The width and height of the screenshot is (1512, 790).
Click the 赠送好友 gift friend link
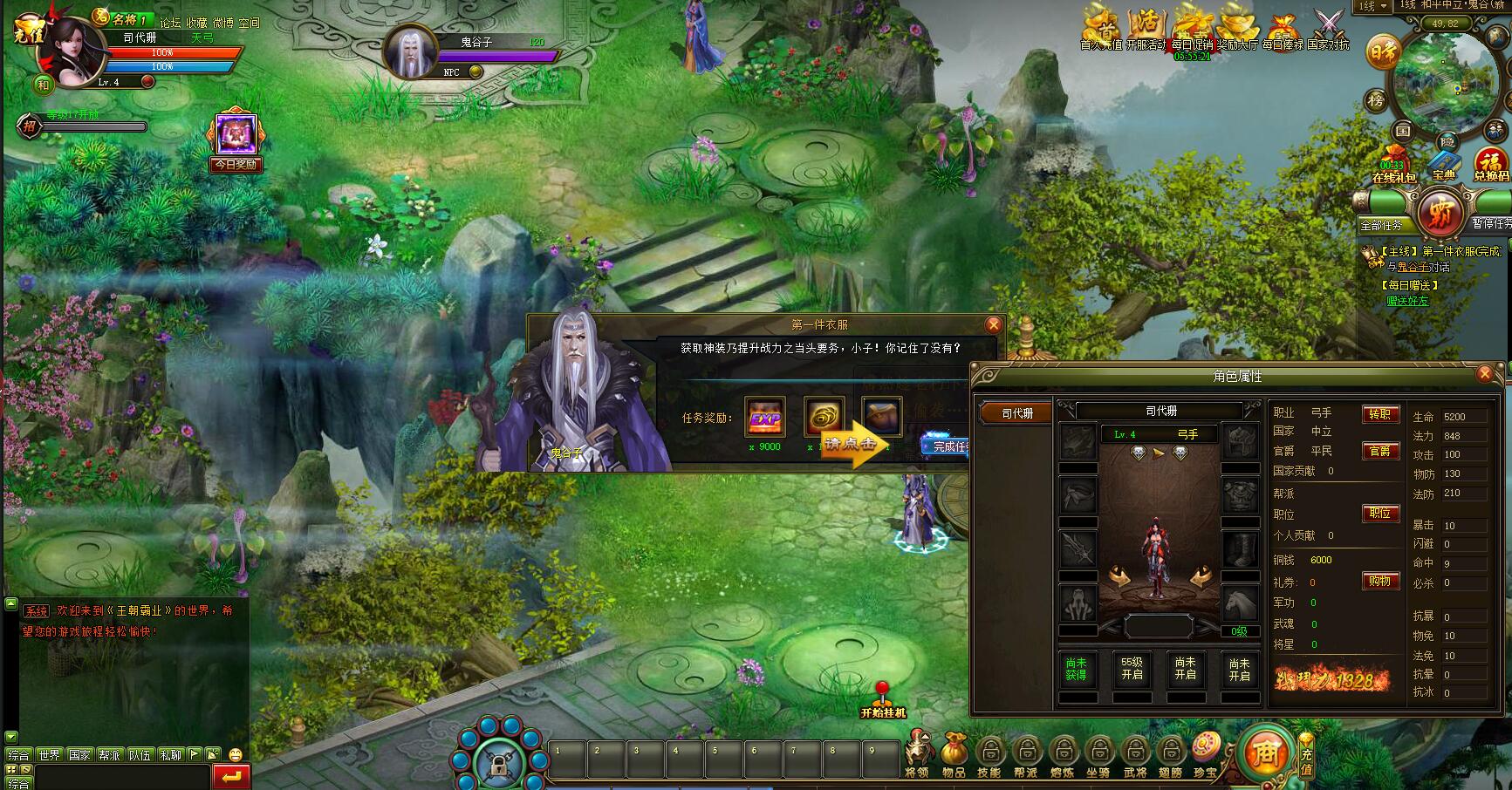[1407, 301]
